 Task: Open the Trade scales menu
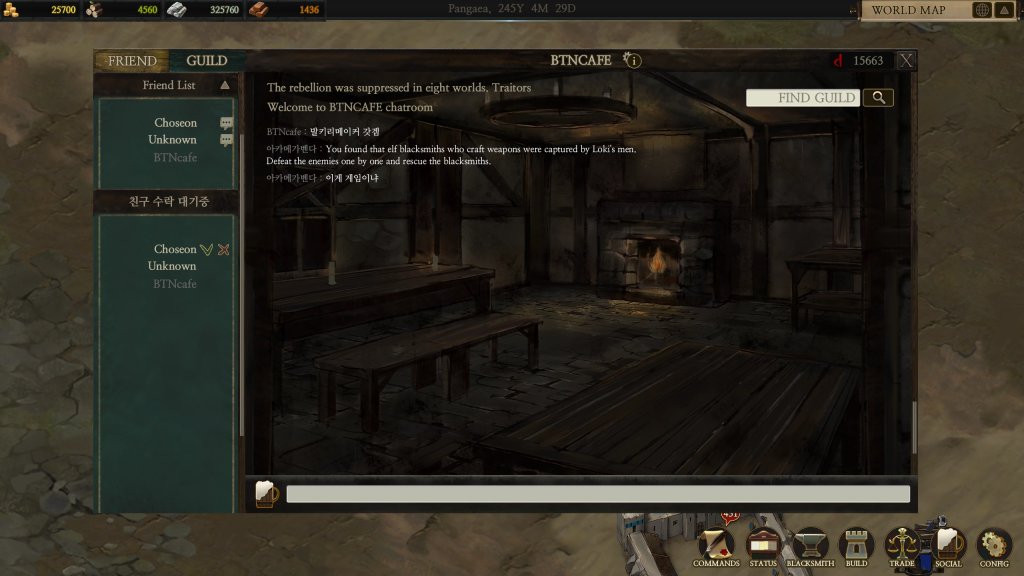[902, 546]
